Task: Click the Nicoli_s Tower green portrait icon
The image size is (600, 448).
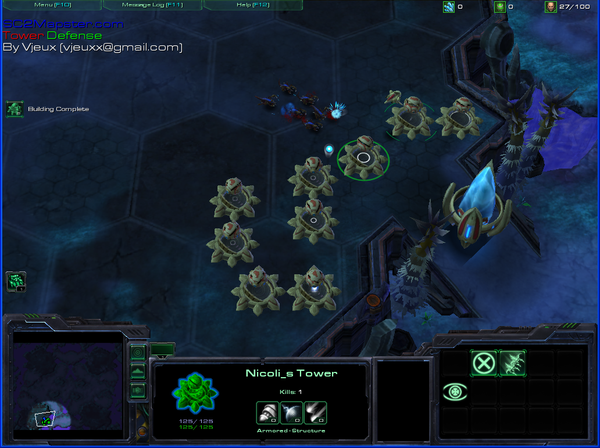Action: tap(193, 392)
